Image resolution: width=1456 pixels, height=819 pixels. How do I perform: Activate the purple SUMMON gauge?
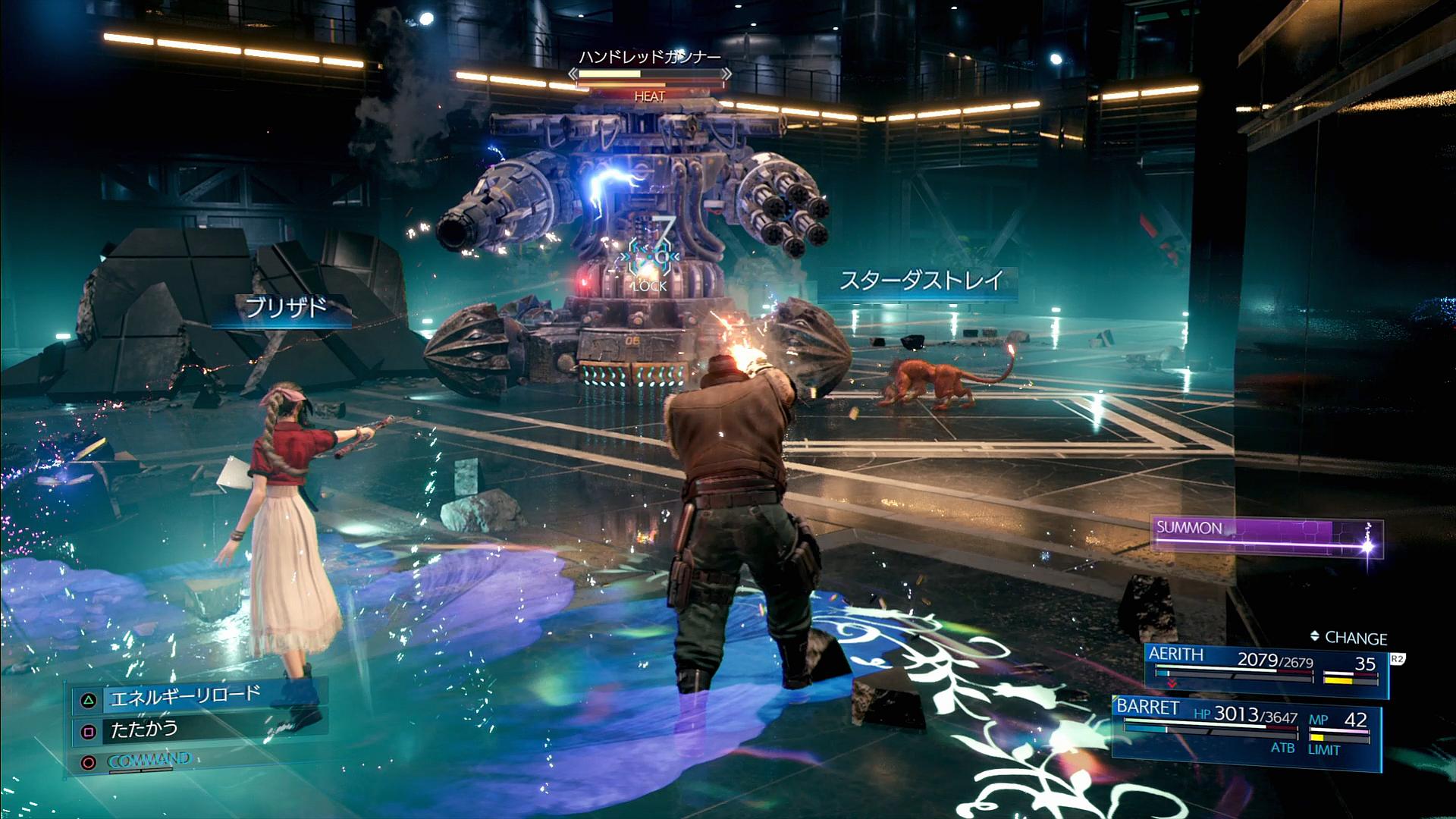[1265, 537]
